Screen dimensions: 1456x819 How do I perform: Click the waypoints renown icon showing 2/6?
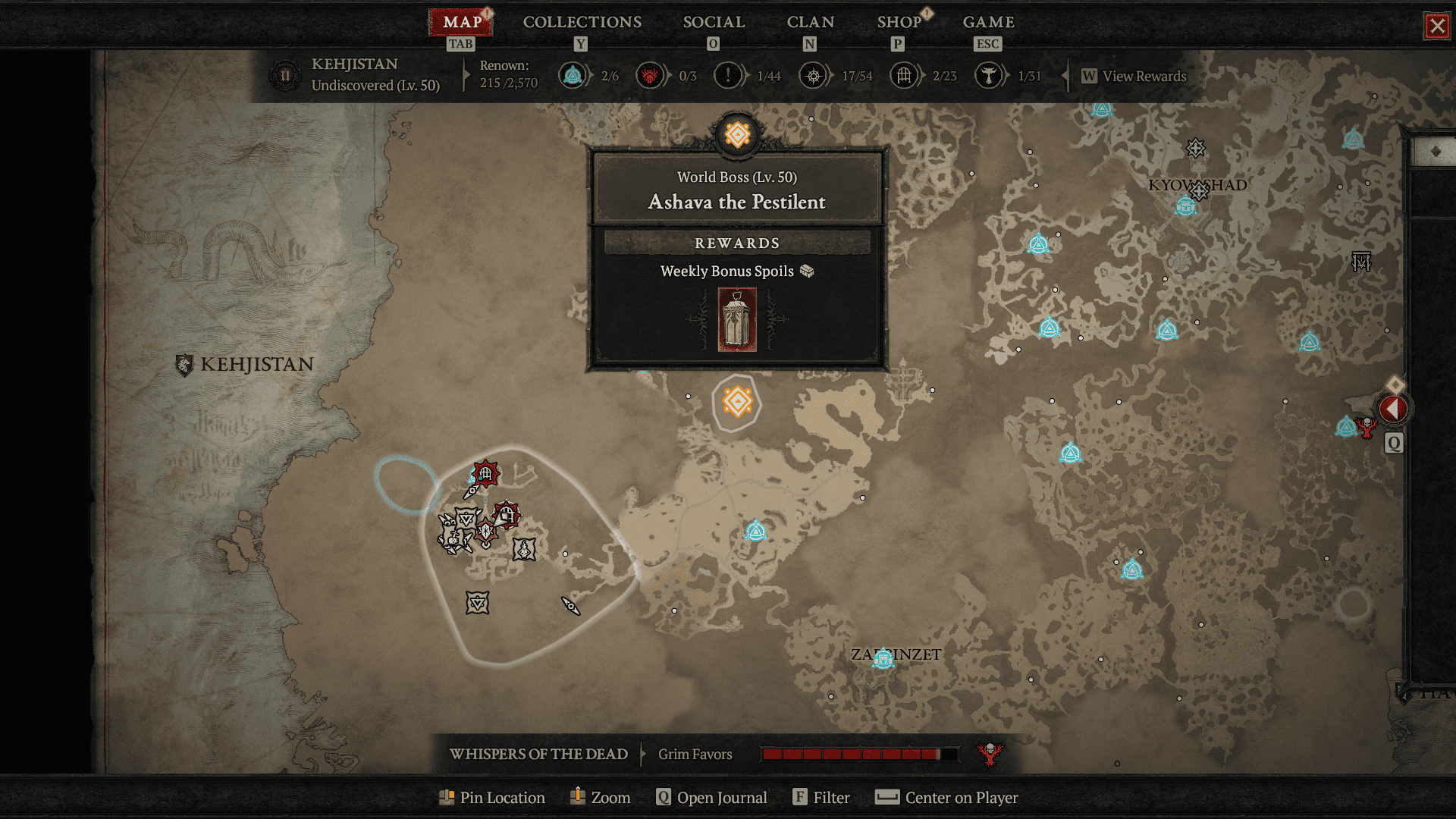[x=573, y=76]
